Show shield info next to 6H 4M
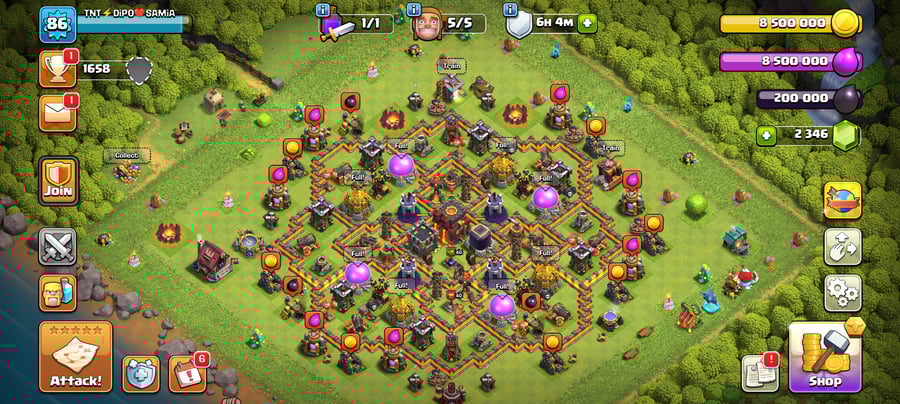Screen dimensions: 900x404 [x=510, y=11]
